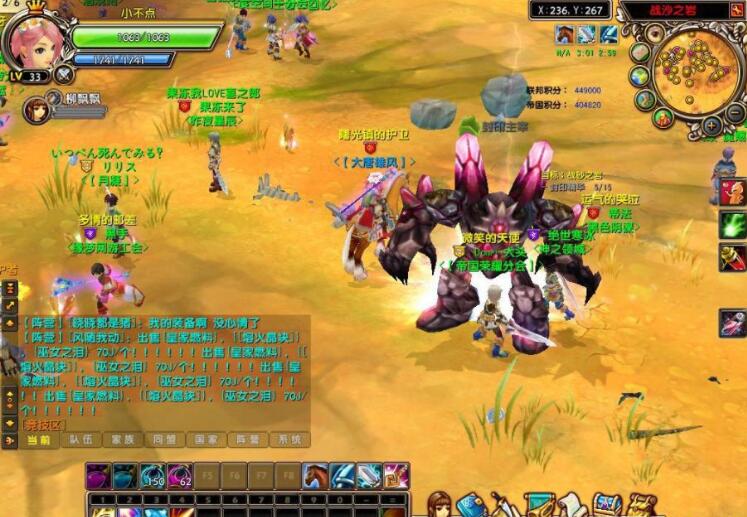747x517 pixels.
Task: Click the crossed swords icon by the portrait
Action: click(x=65, y=74)
